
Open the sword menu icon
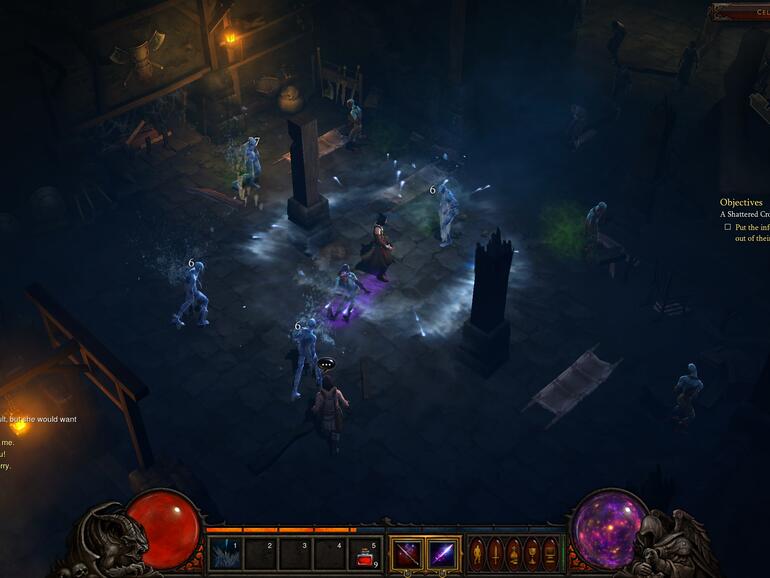point(495,553)
